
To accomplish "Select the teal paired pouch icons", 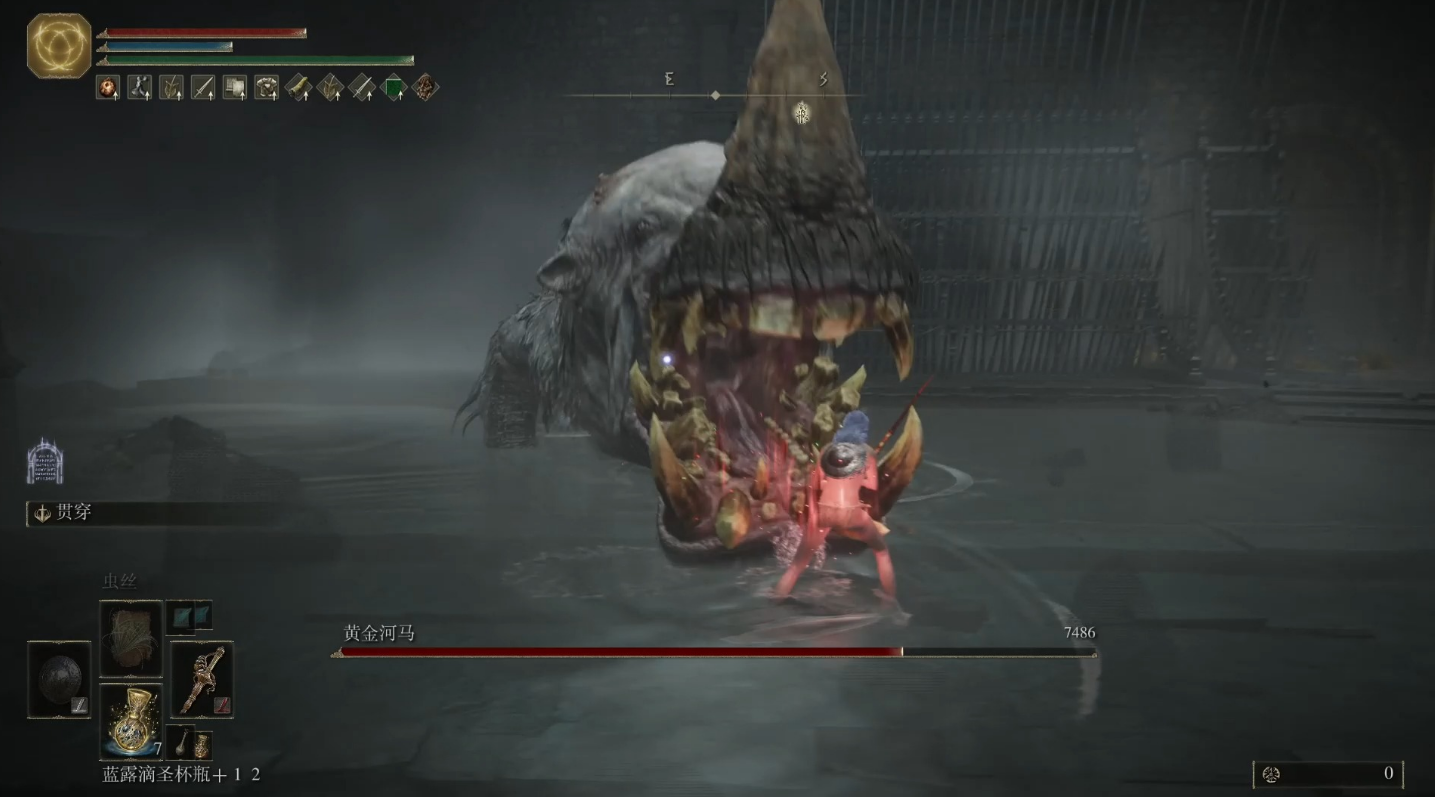I will pos(189,616).
